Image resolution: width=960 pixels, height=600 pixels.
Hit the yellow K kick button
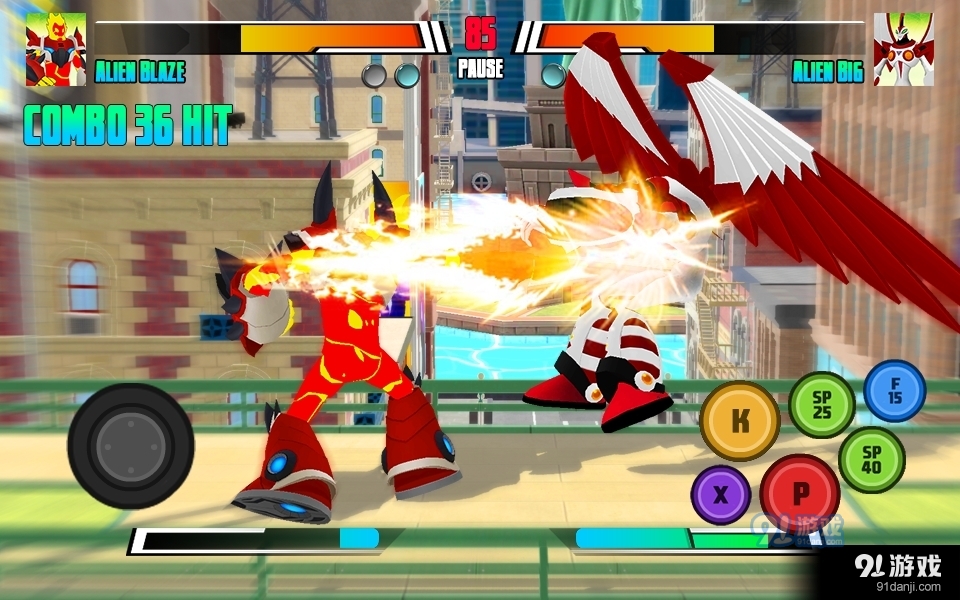(740, 421)
